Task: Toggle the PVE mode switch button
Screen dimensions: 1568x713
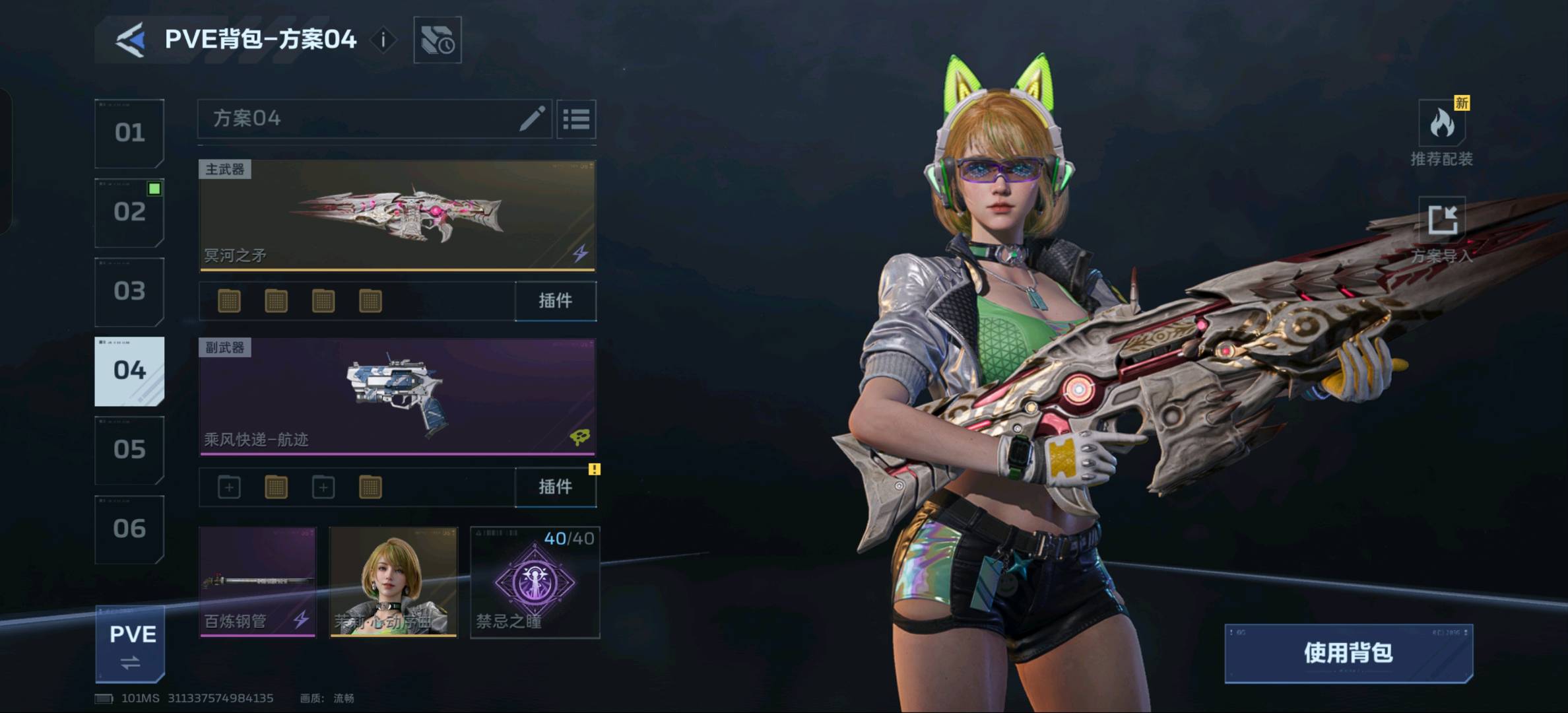Action: 131,644
